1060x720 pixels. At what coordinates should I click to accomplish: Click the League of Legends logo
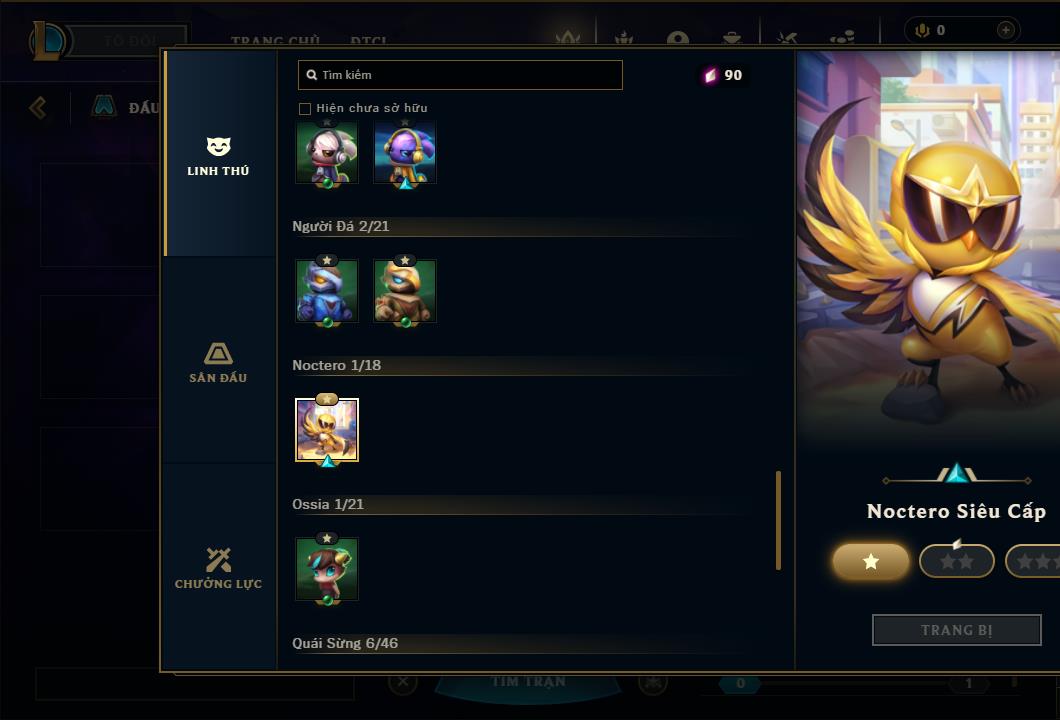pos(48,41)
